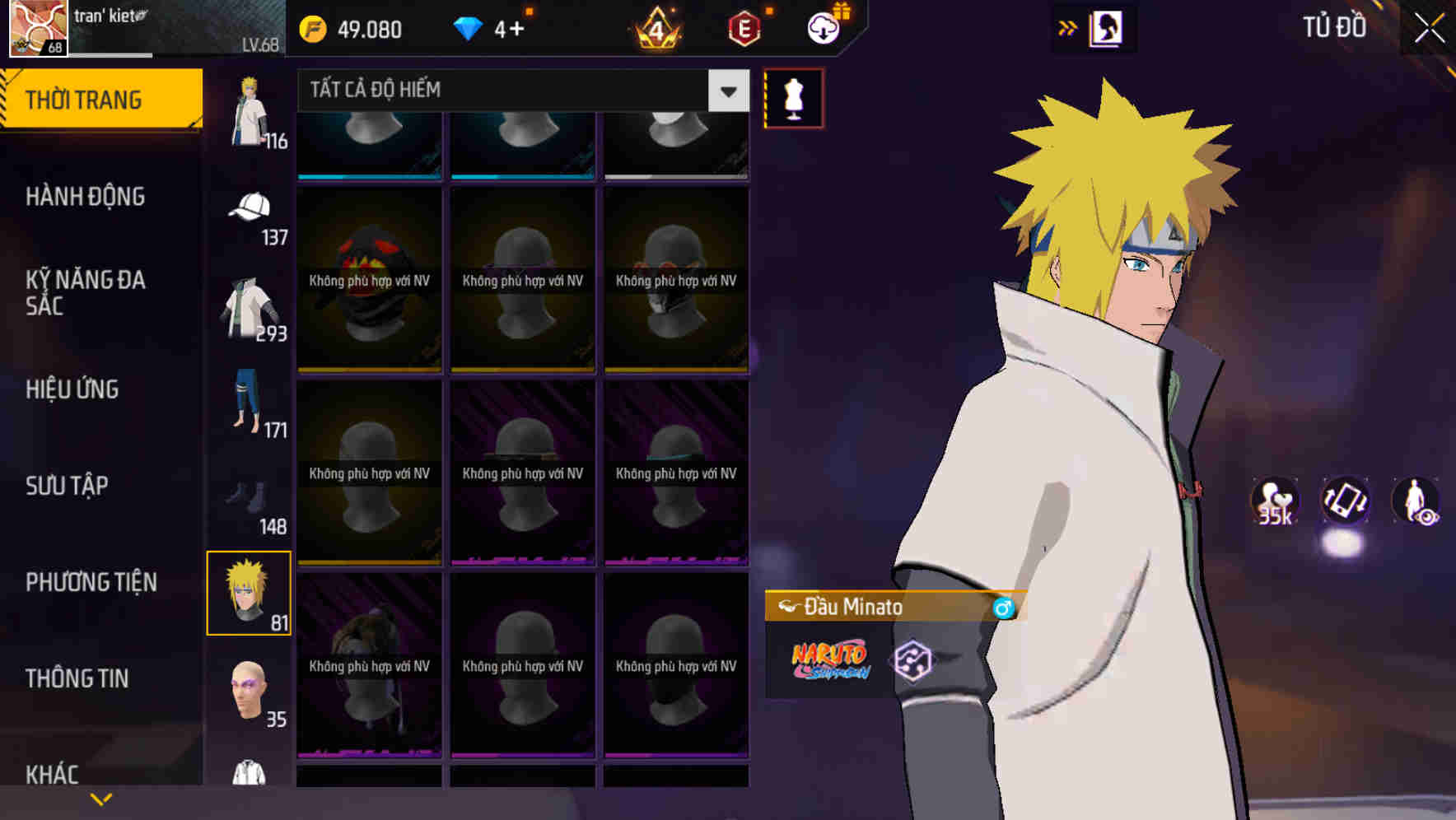Select the cap headwear category slot
The width and height of the screenshot is (1456, 820).
250,212
